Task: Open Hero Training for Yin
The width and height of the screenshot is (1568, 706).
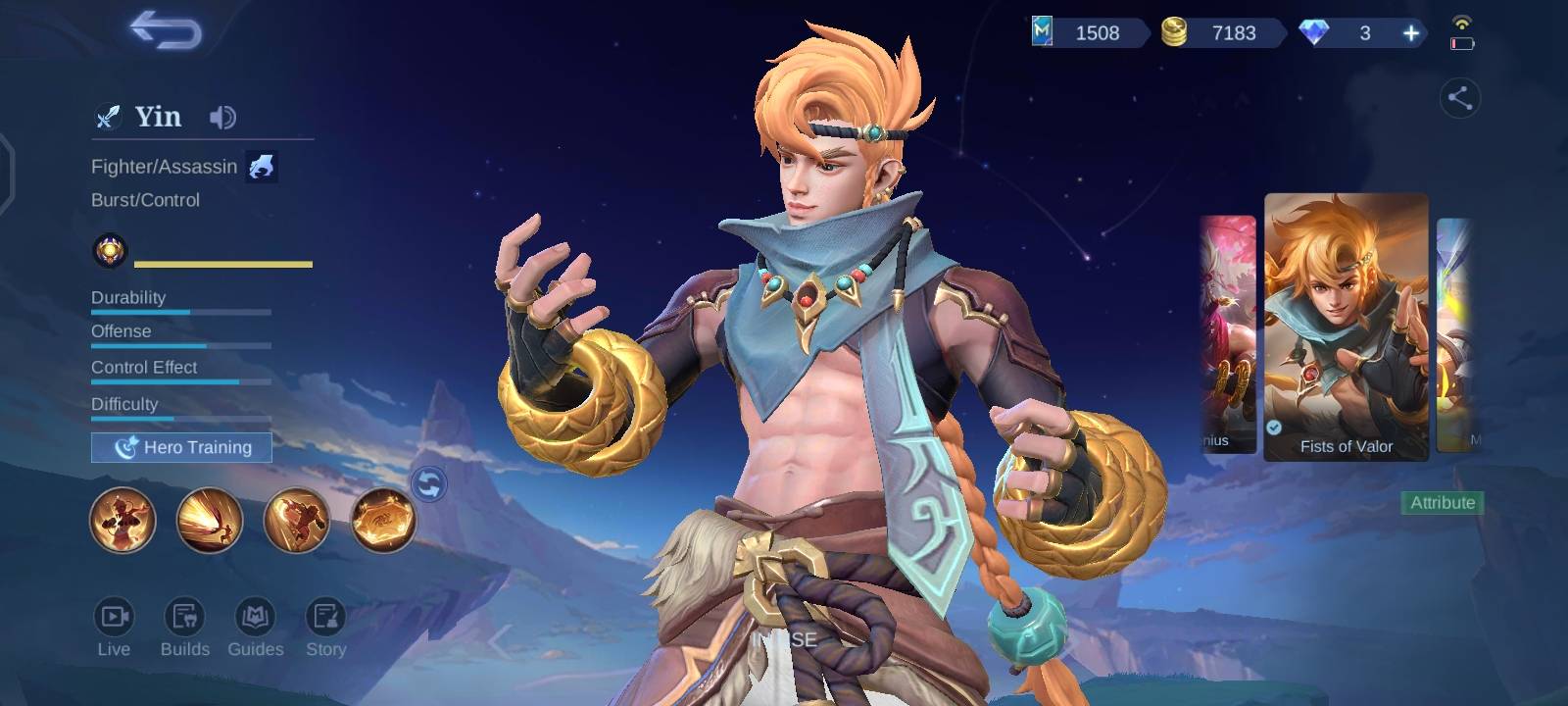Action: [x=181, y=447]
